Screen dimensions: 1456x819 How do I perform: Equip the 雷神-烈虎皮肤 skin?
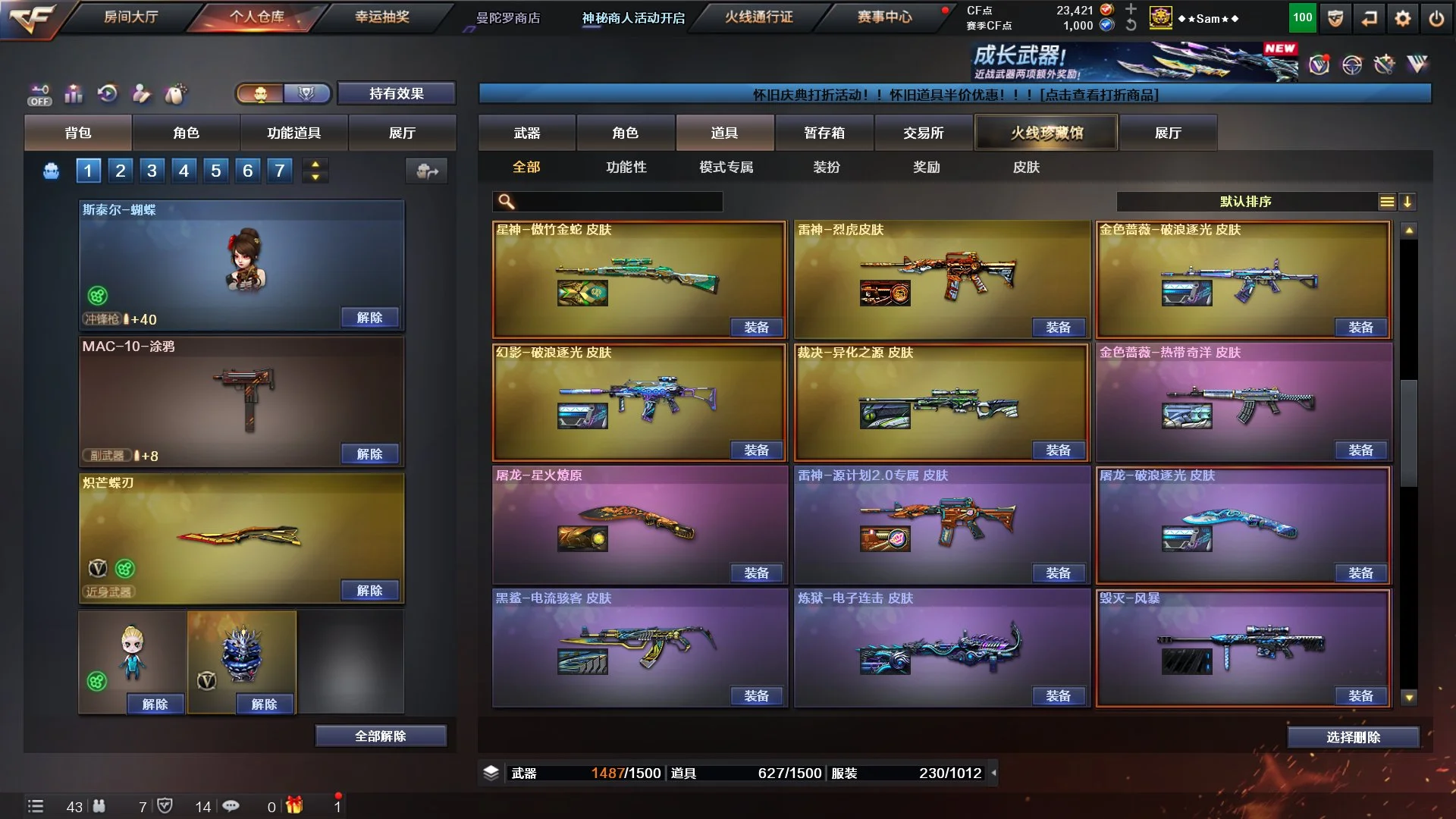(1058, 327)
